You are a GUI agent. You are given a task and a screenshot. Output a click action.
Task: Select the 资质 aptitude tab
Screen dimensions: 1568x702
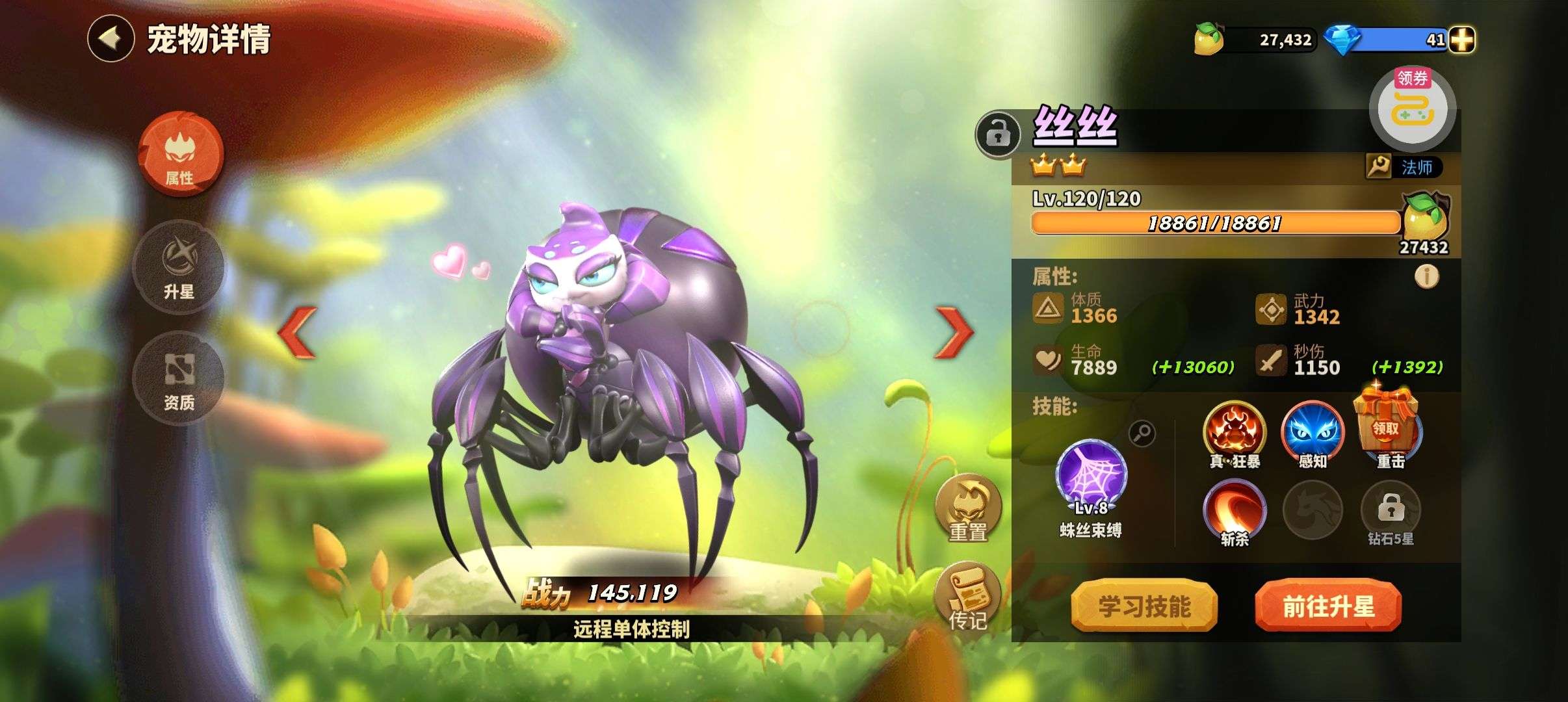point(179,378)
